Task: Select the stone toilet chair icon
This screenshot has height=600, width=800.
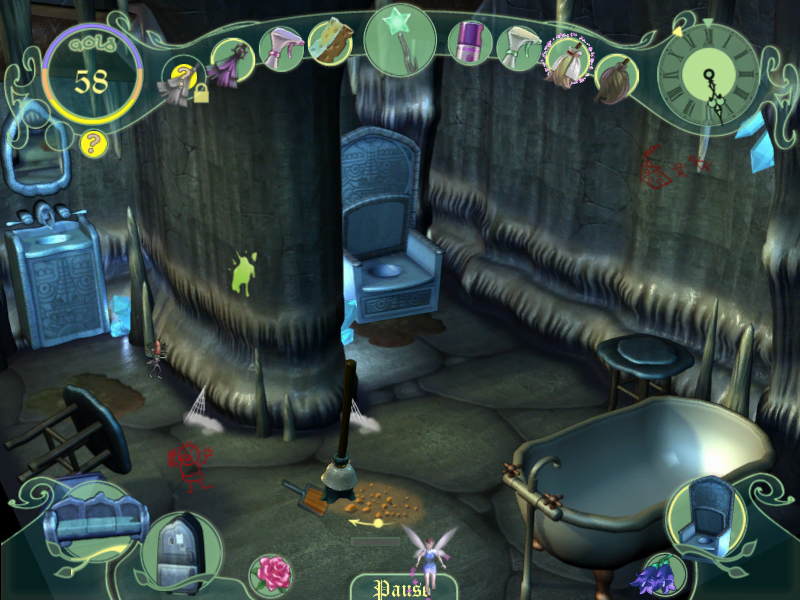Action: pos(707,514)
